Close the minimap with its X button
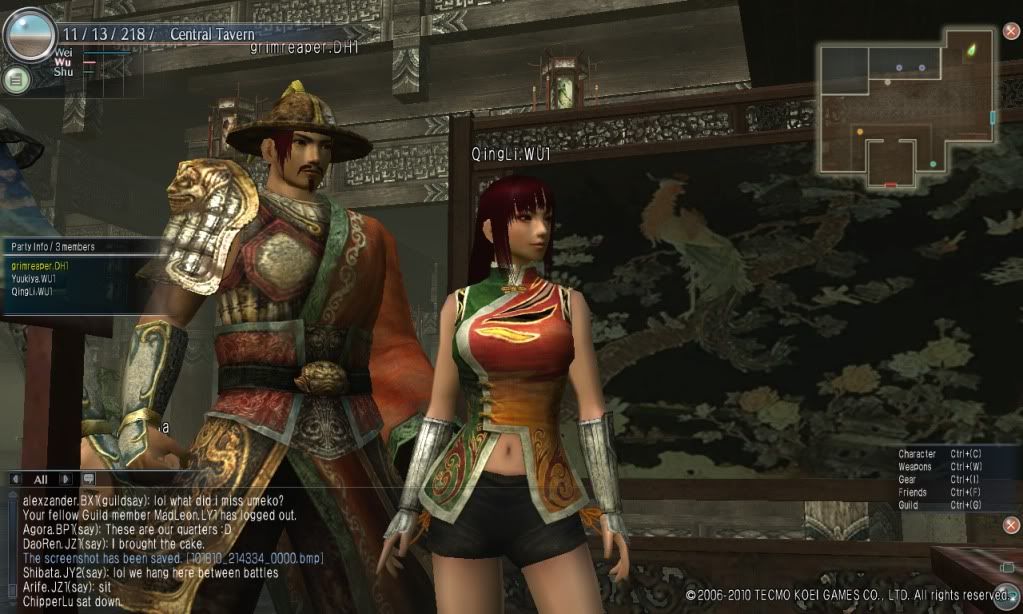 1010,31
